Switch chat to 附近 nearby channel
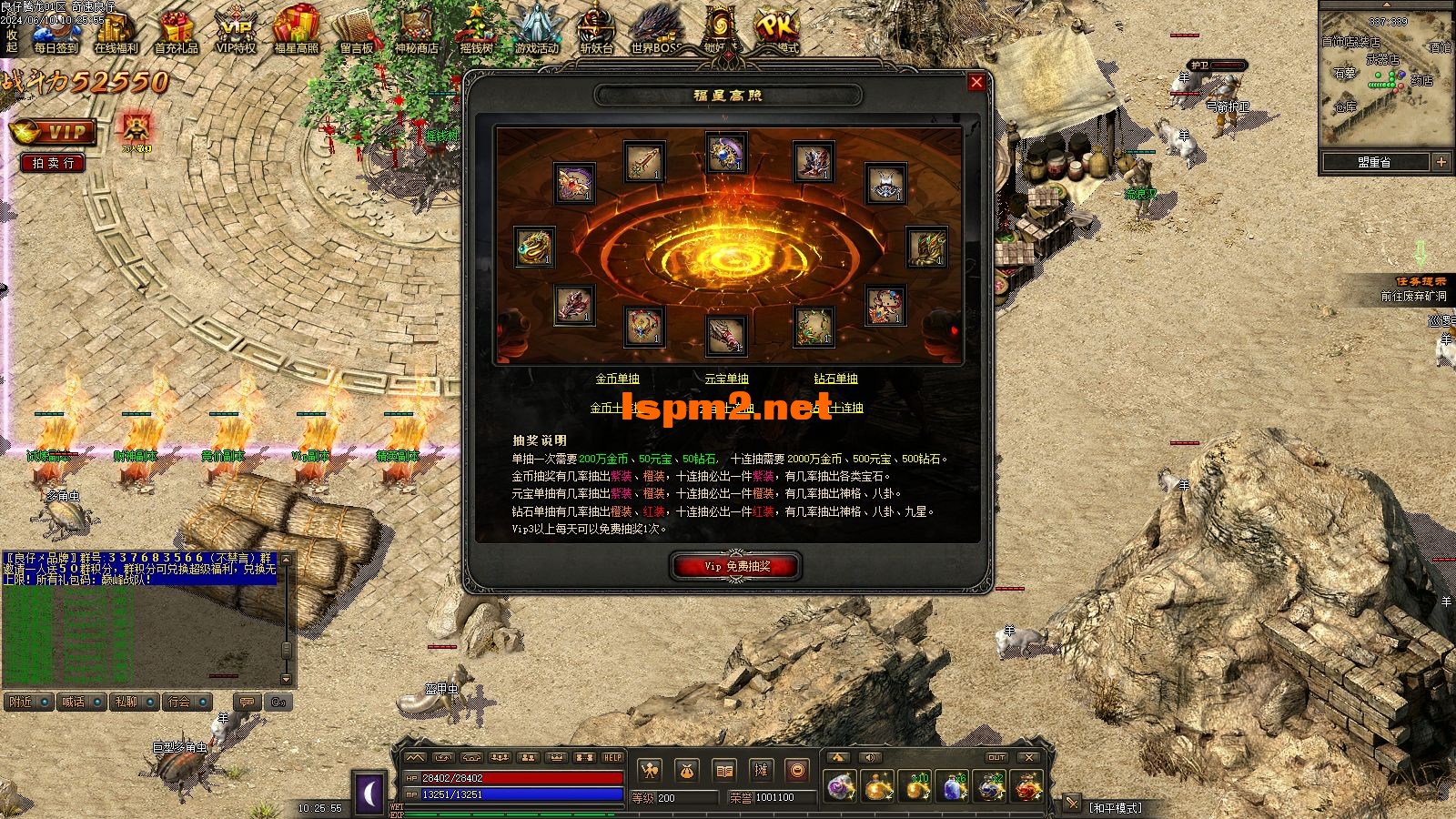 click(28, 702)
